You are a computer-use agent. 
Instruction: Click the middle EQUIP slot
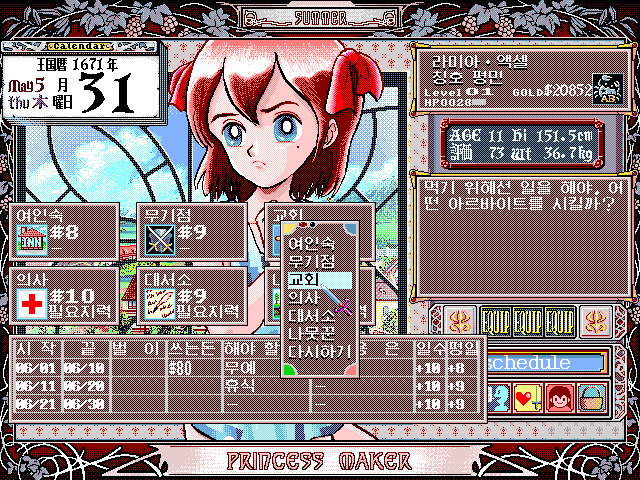528,322
